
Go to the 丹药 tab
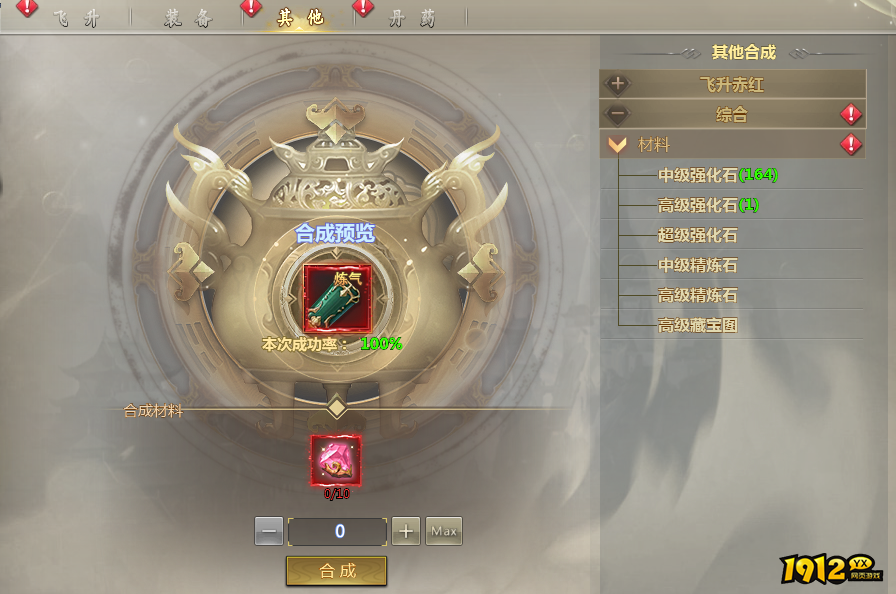click(x=411, y=19)
